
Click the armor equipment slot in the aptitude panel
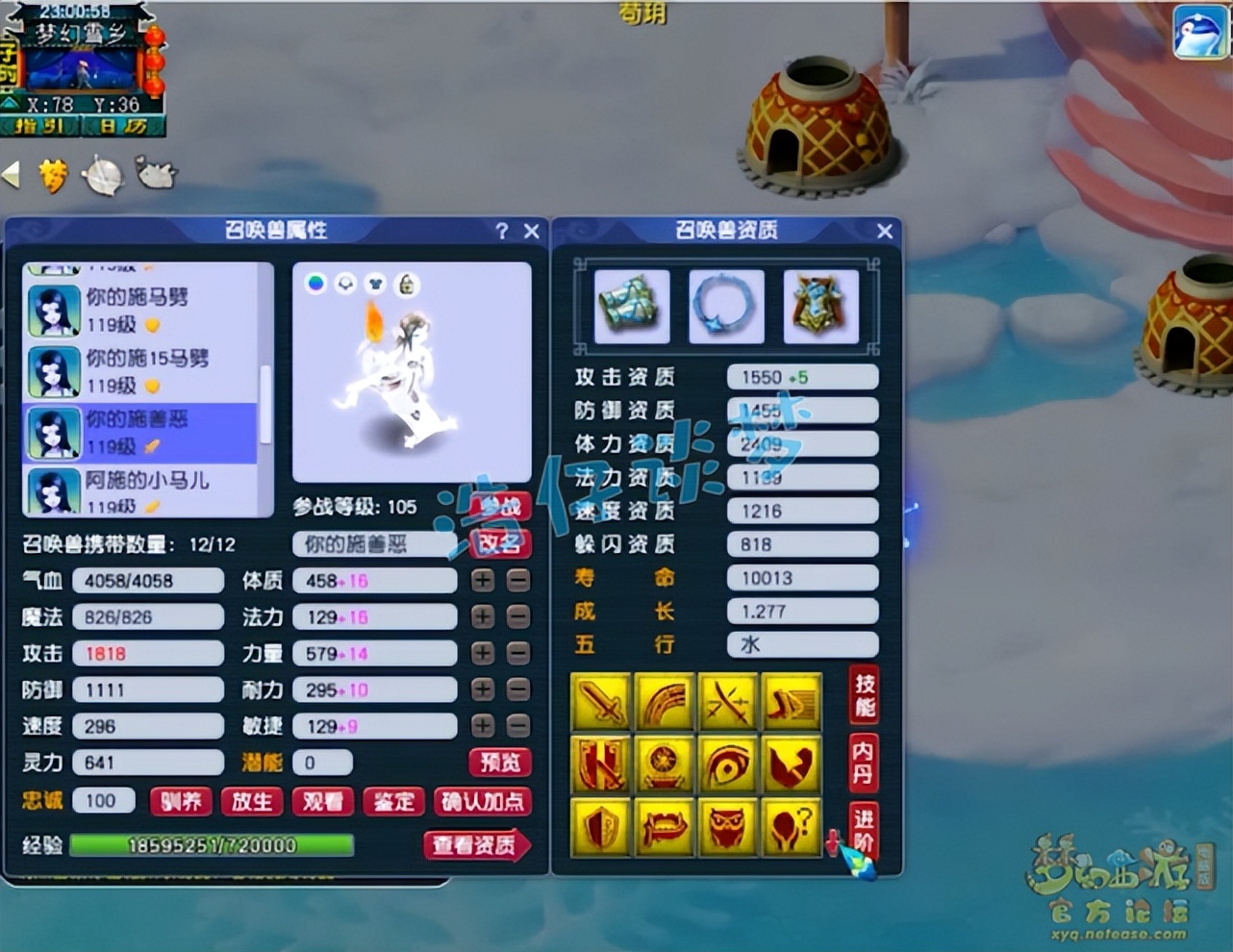tap(822, 306)
